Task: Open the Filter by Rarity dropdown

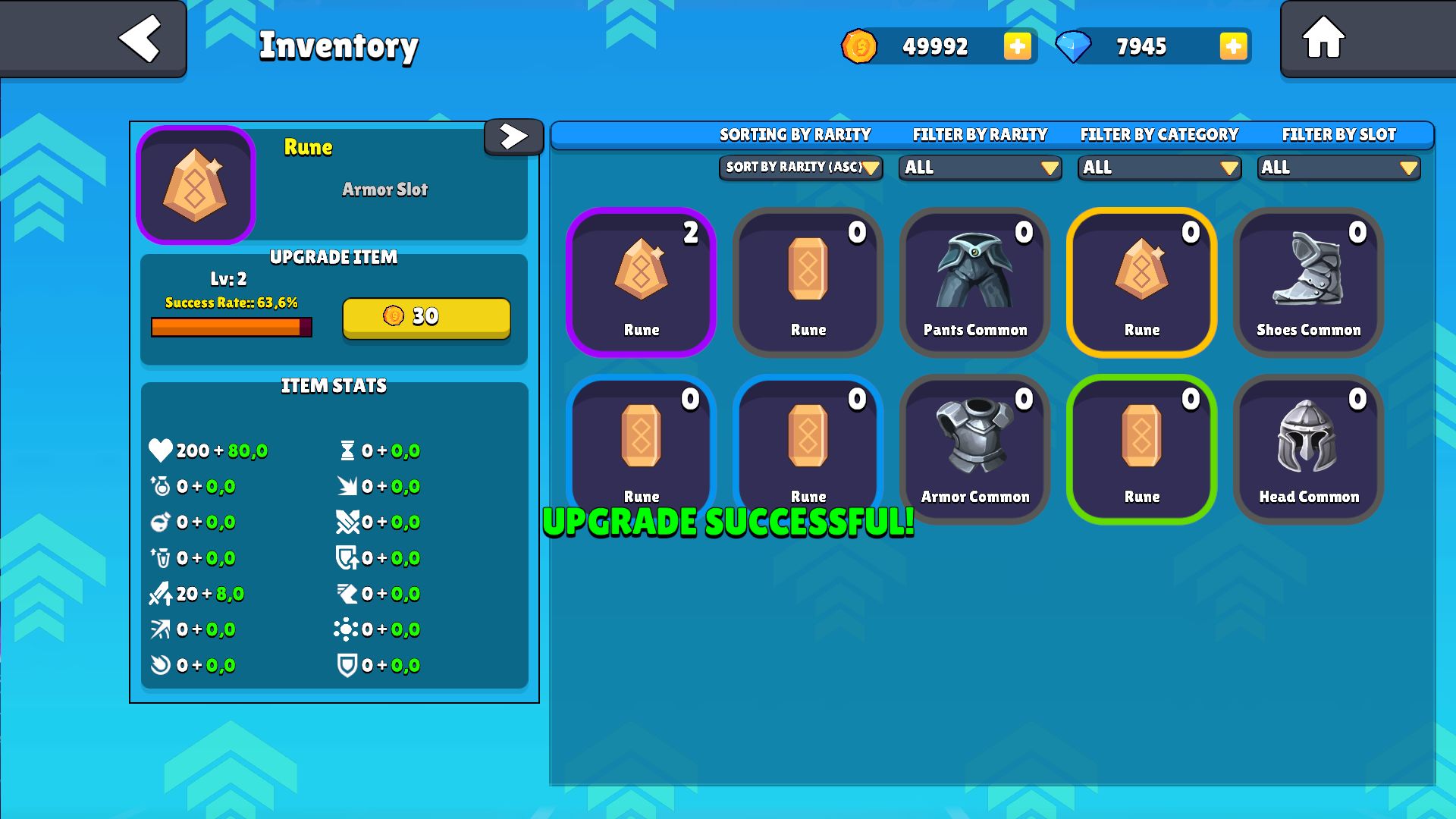Action: [980, 168]
